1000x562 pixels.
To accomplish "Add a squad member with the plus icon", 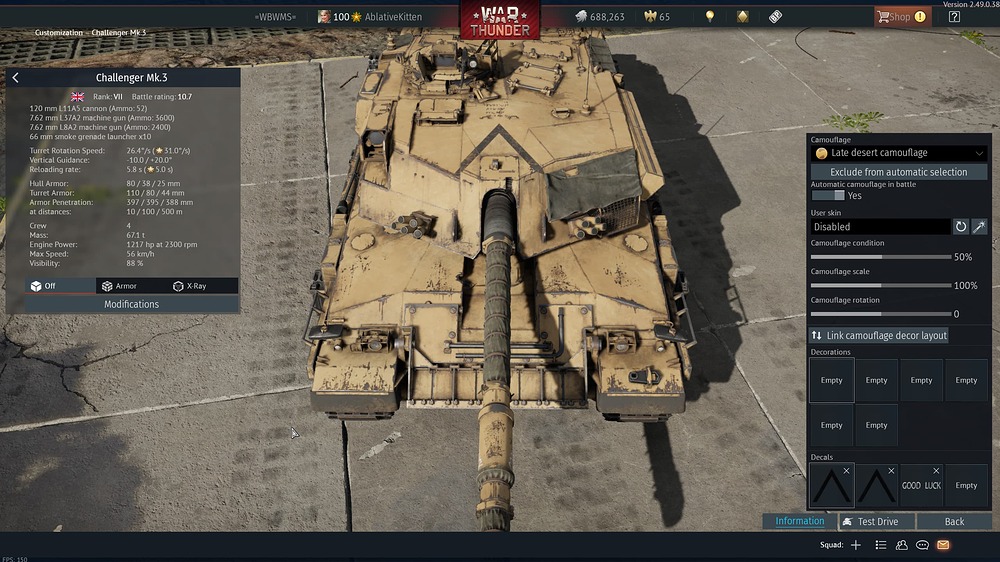I will (x=855, y=545).
